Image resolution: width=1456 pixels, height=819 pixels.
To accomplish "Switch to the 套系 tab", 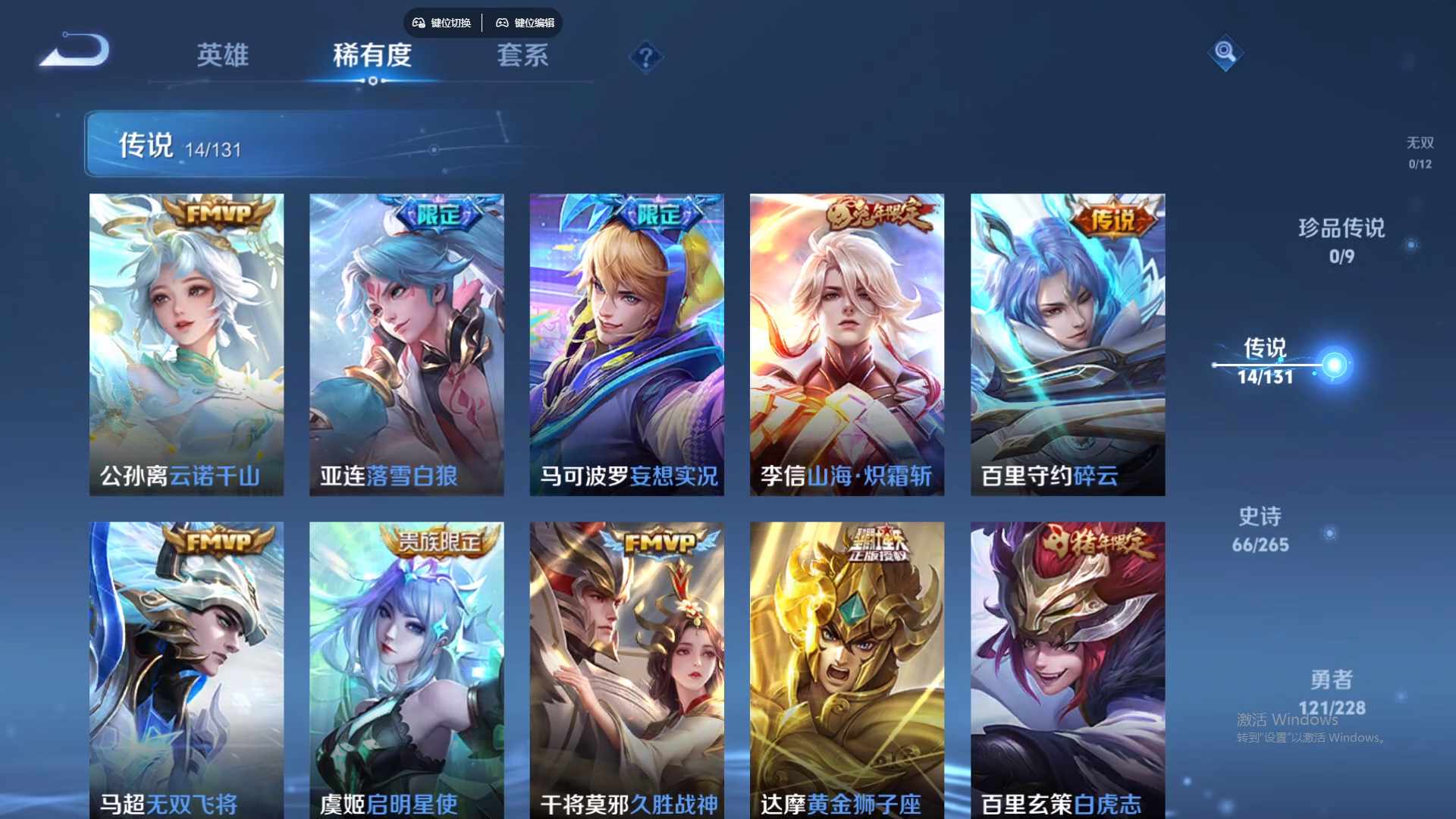I will click(x=522, y=55).
